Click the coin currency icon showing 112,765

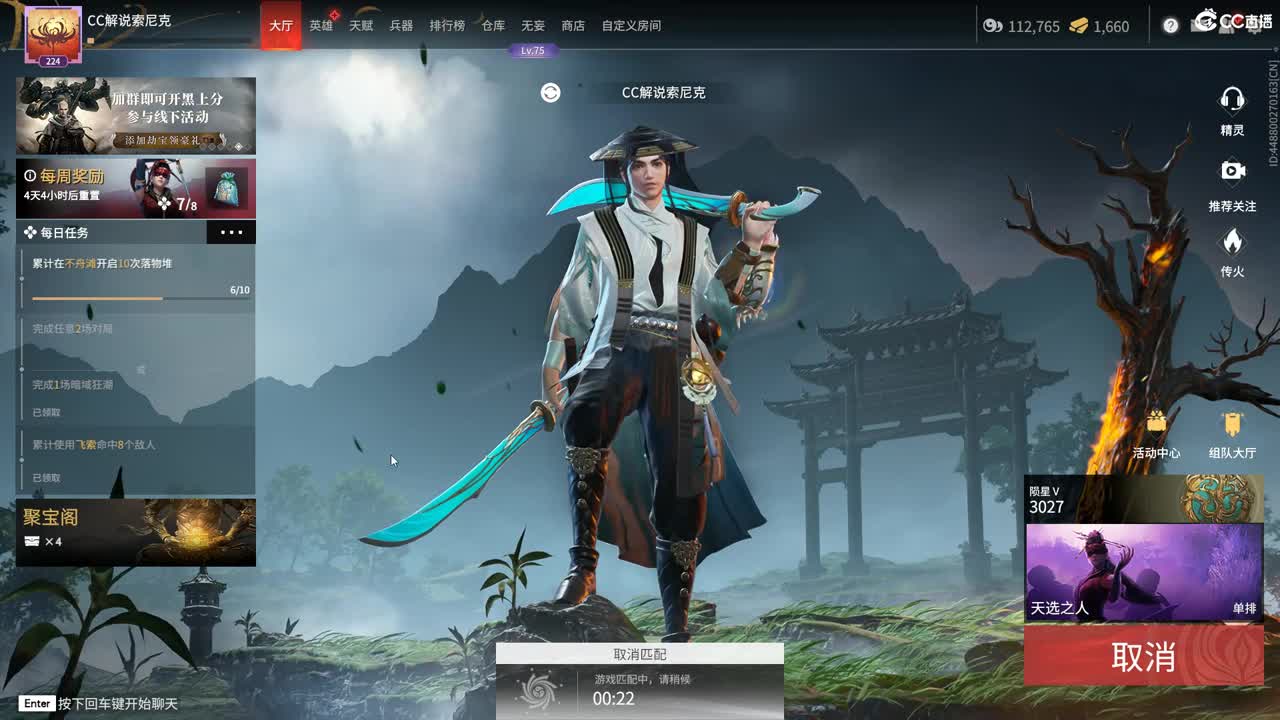coord(993,26)
